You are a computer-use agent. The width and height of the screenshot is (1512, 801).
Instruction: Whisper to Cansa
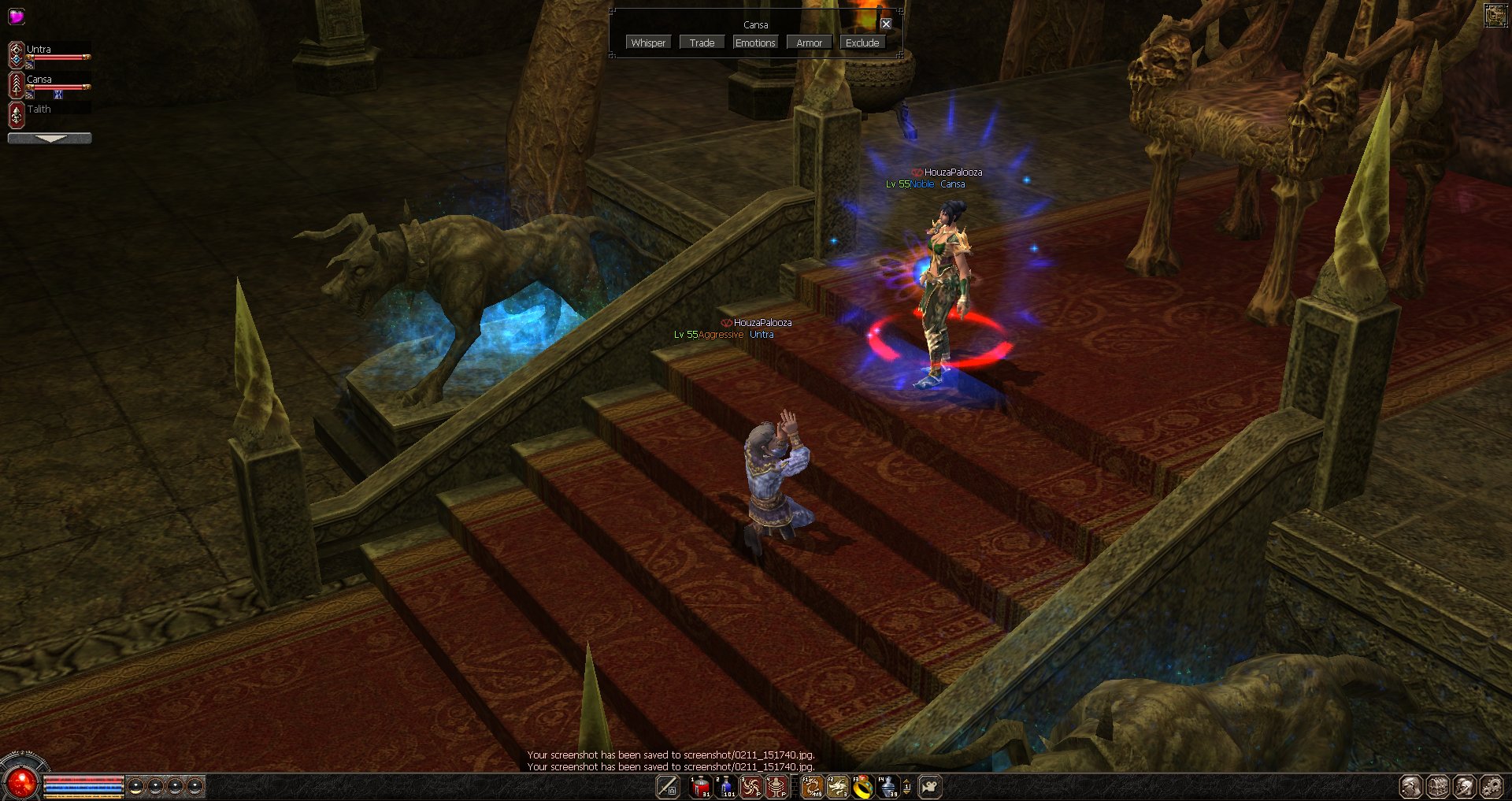click(648, 43)
